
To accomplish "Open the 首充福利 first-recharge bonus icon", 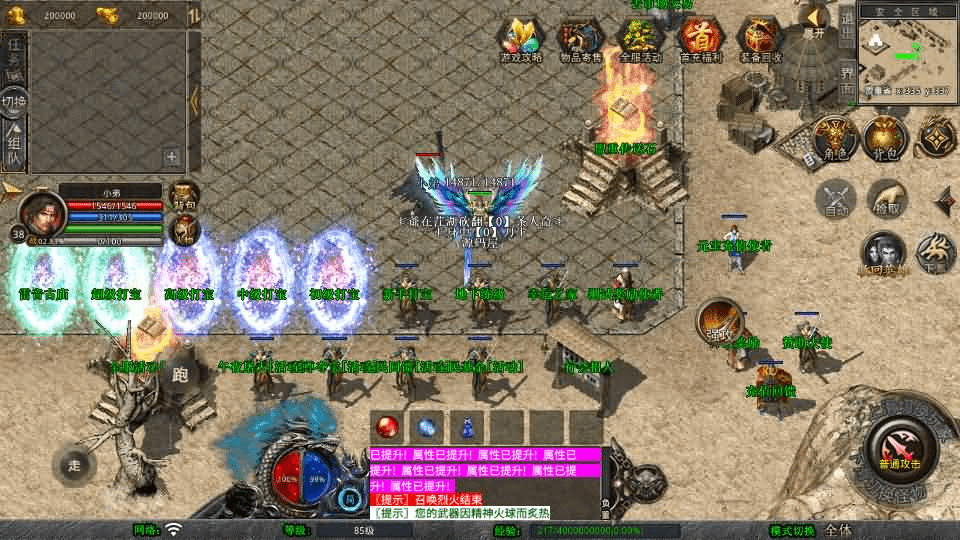I will pos(700,40).
